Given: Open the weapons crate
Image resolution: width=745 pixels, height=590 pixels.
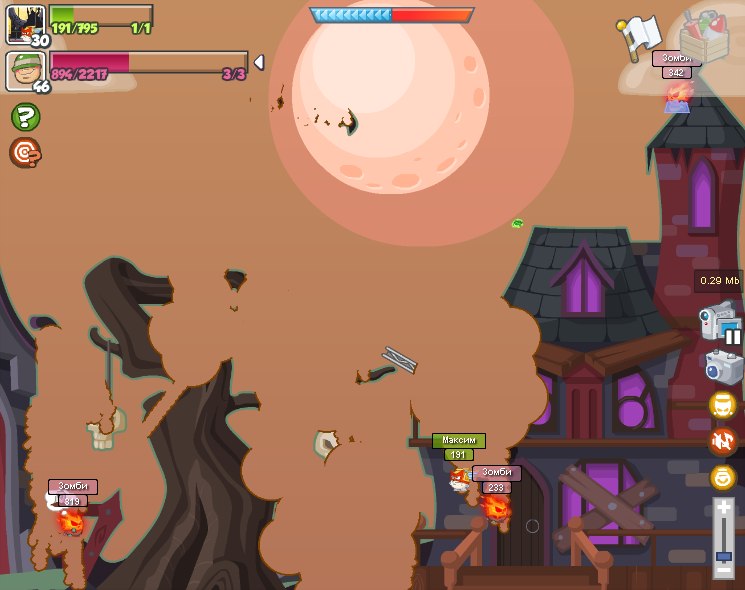Looking at the screenshot, I should (x=704, y=37).
